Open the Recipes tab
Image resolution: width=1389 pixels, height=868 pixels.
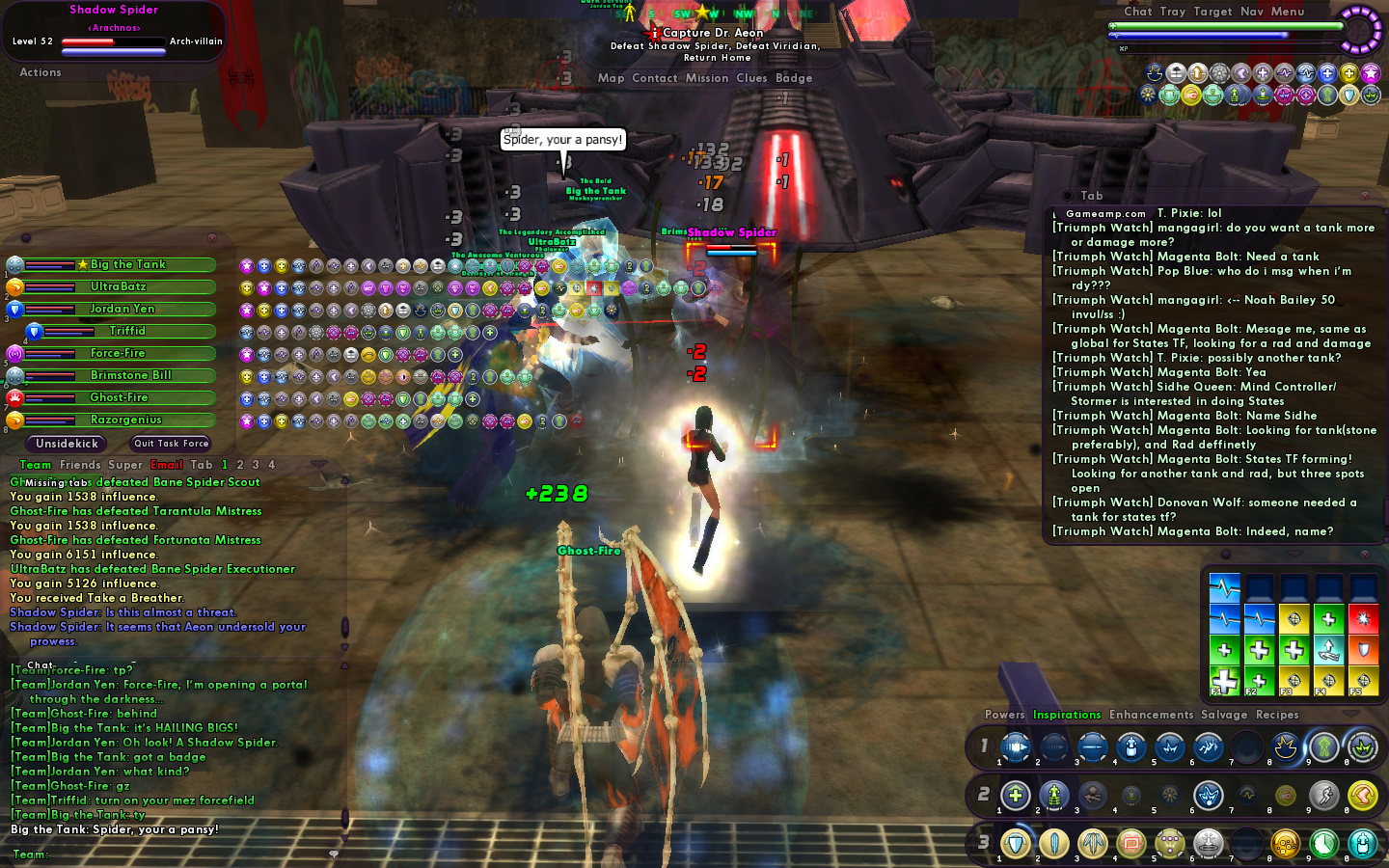point(1277,715)
